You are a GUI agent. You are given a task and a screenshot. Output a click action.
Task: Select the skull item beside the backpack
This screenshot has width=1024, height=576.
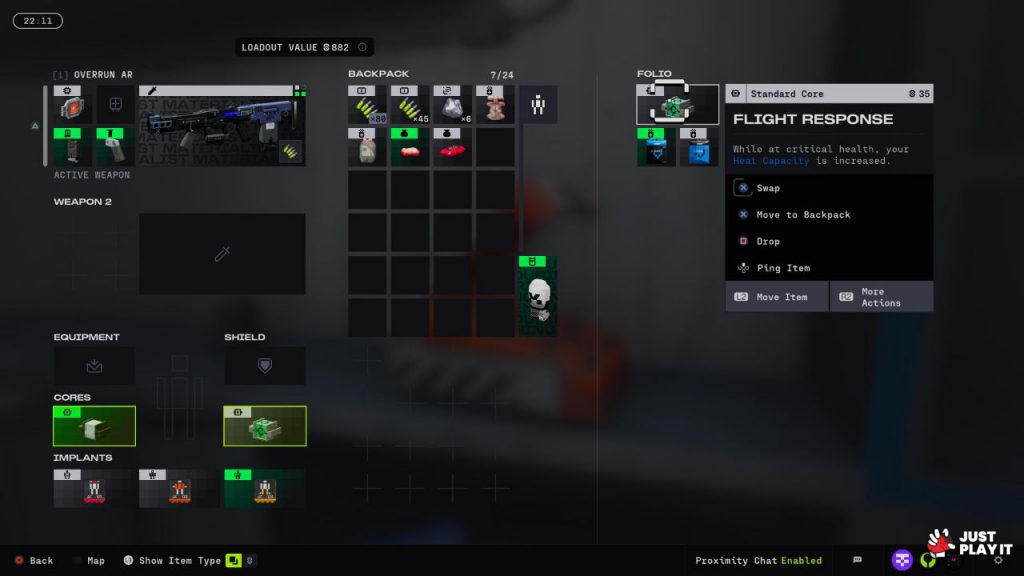pyautogui.click(x=538, y=297)
